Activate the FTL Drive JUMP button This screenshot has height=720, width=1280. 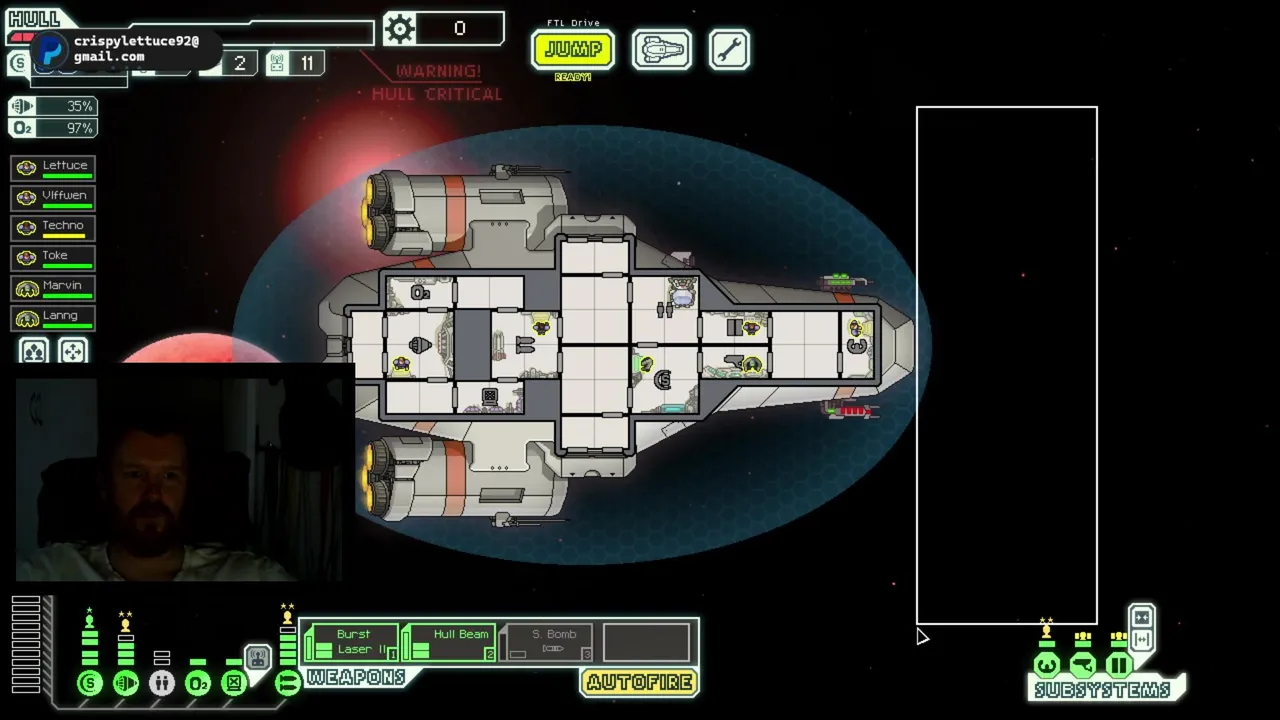(x=572, y=49)
